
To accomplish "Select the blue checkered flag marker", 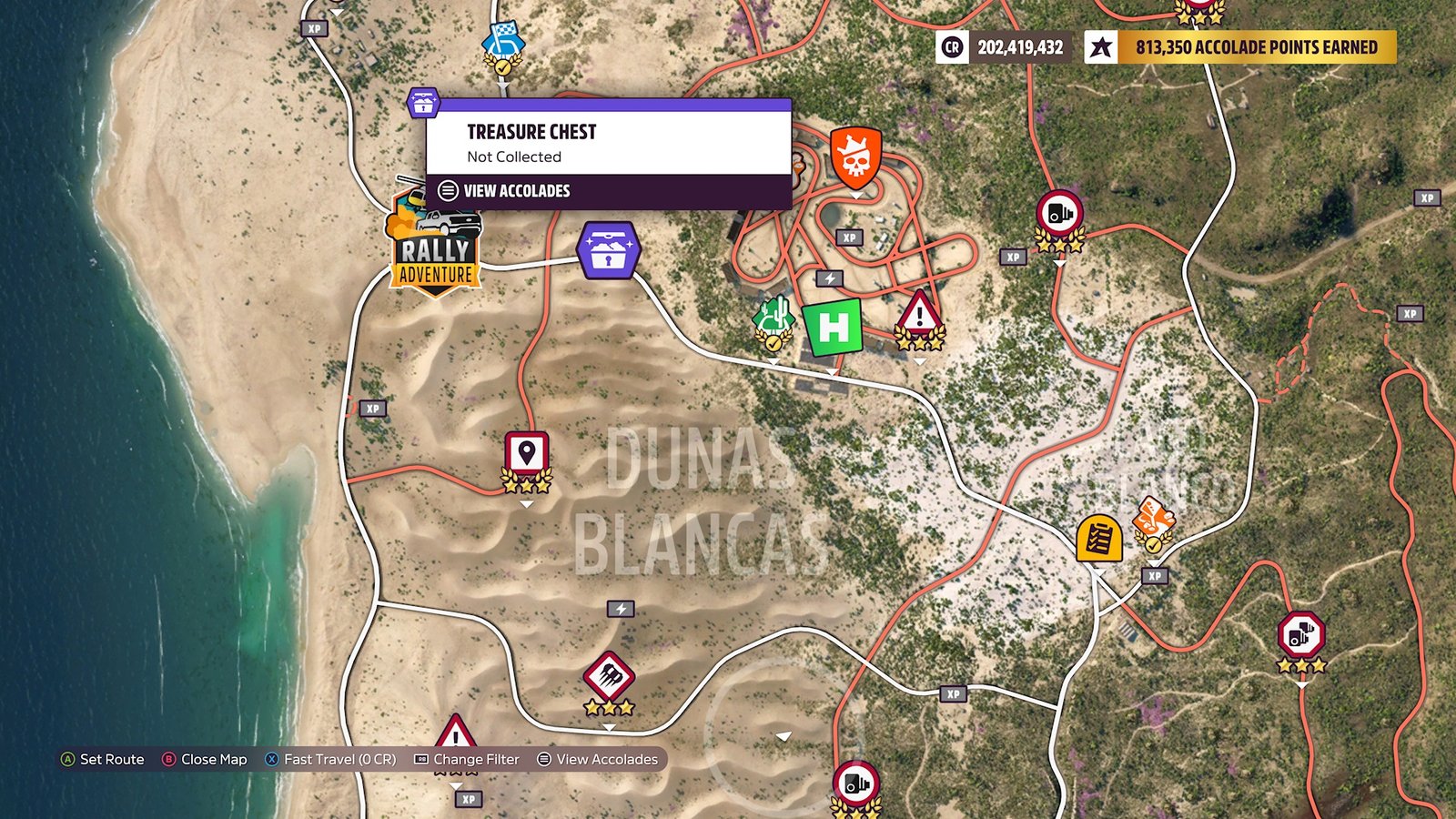I will (503, 43).
